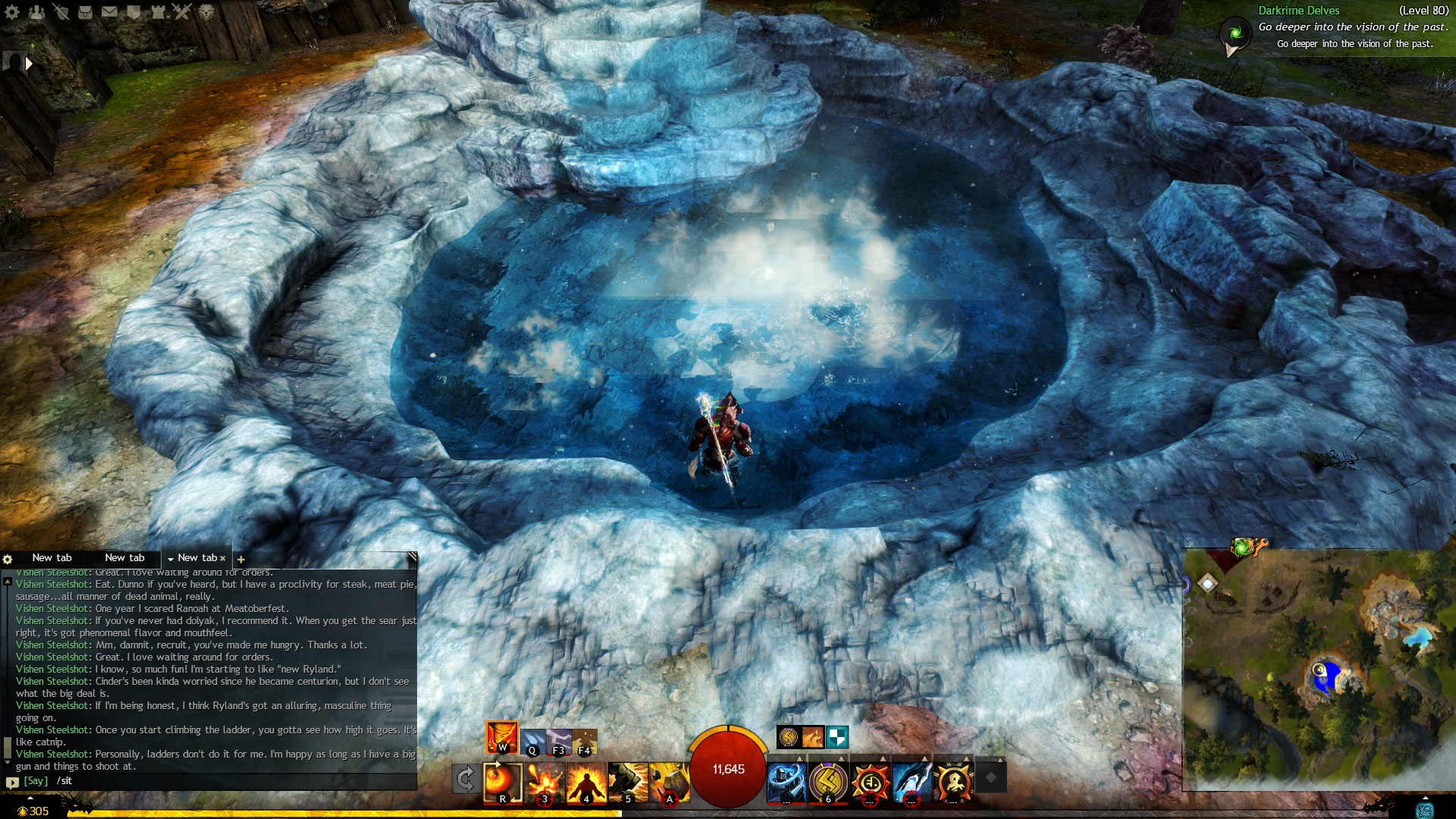This screenshot has width=1456, height=819.
Task: Expand the party portrait arrow
Action: pyautogui.click(x=29, y=64)
